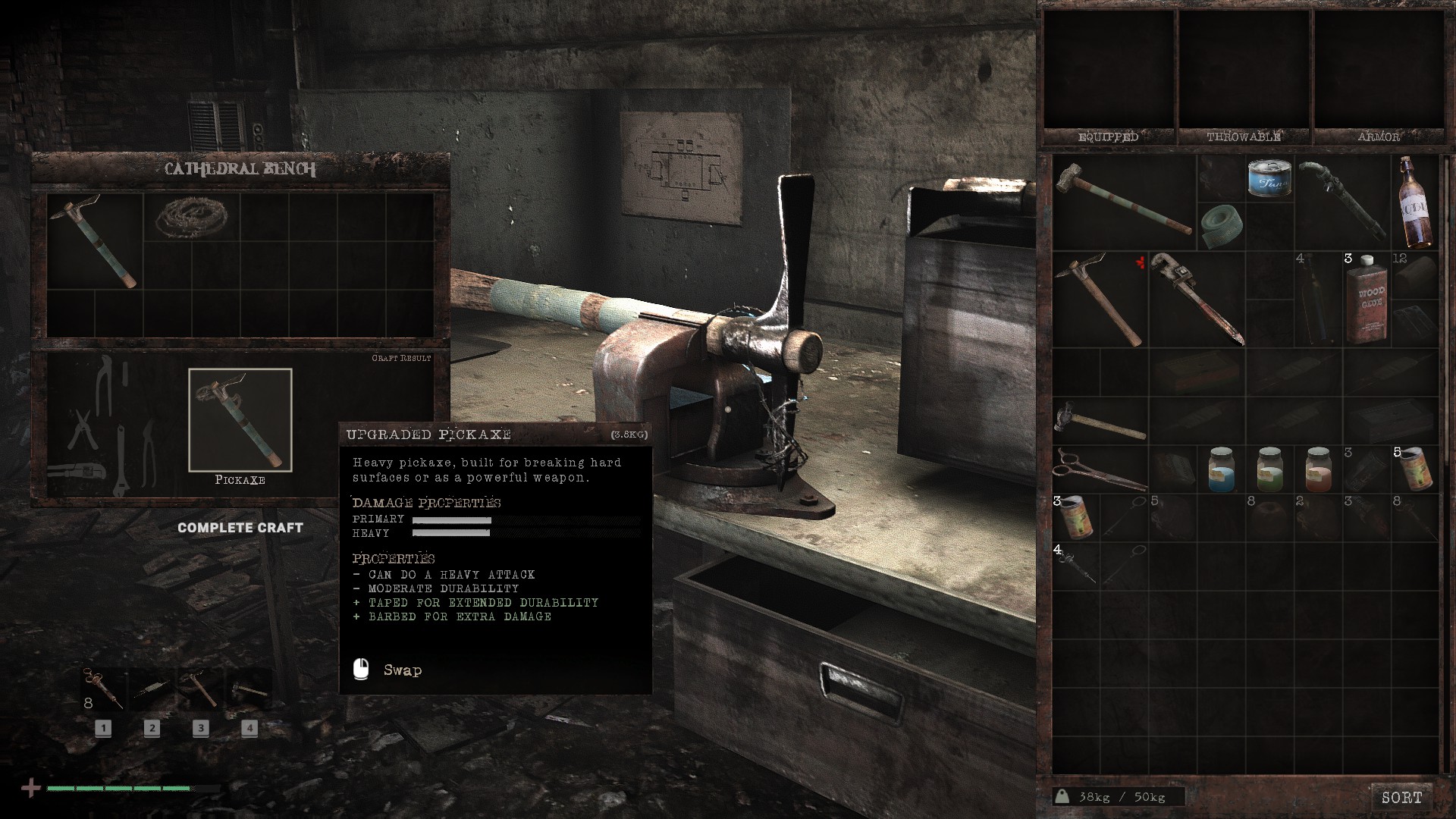Sort the inventory

1401,797
